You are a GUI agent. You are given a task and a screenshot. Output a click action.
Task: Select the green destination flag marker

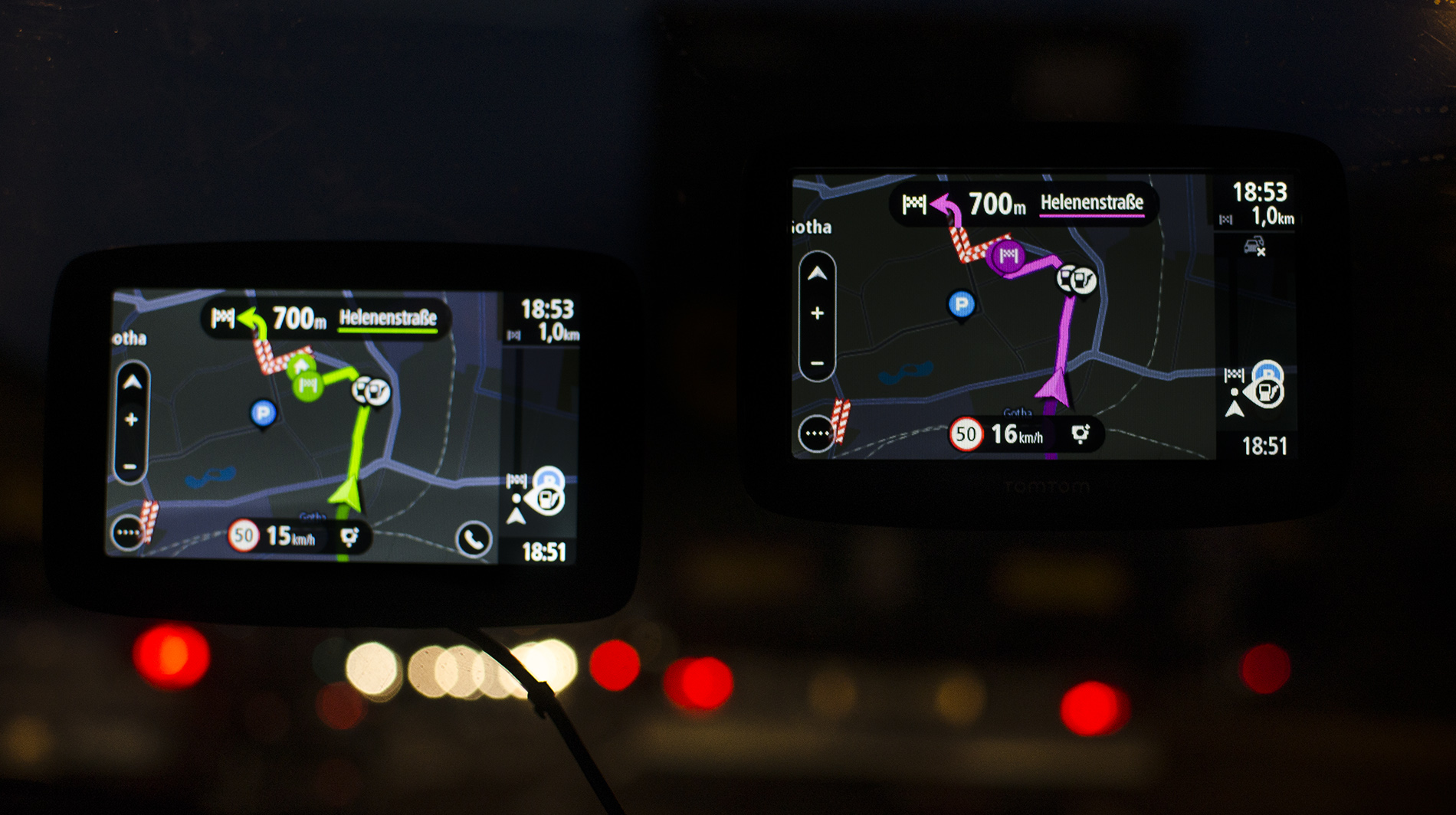pyautogui.click(x=307, y=384)
